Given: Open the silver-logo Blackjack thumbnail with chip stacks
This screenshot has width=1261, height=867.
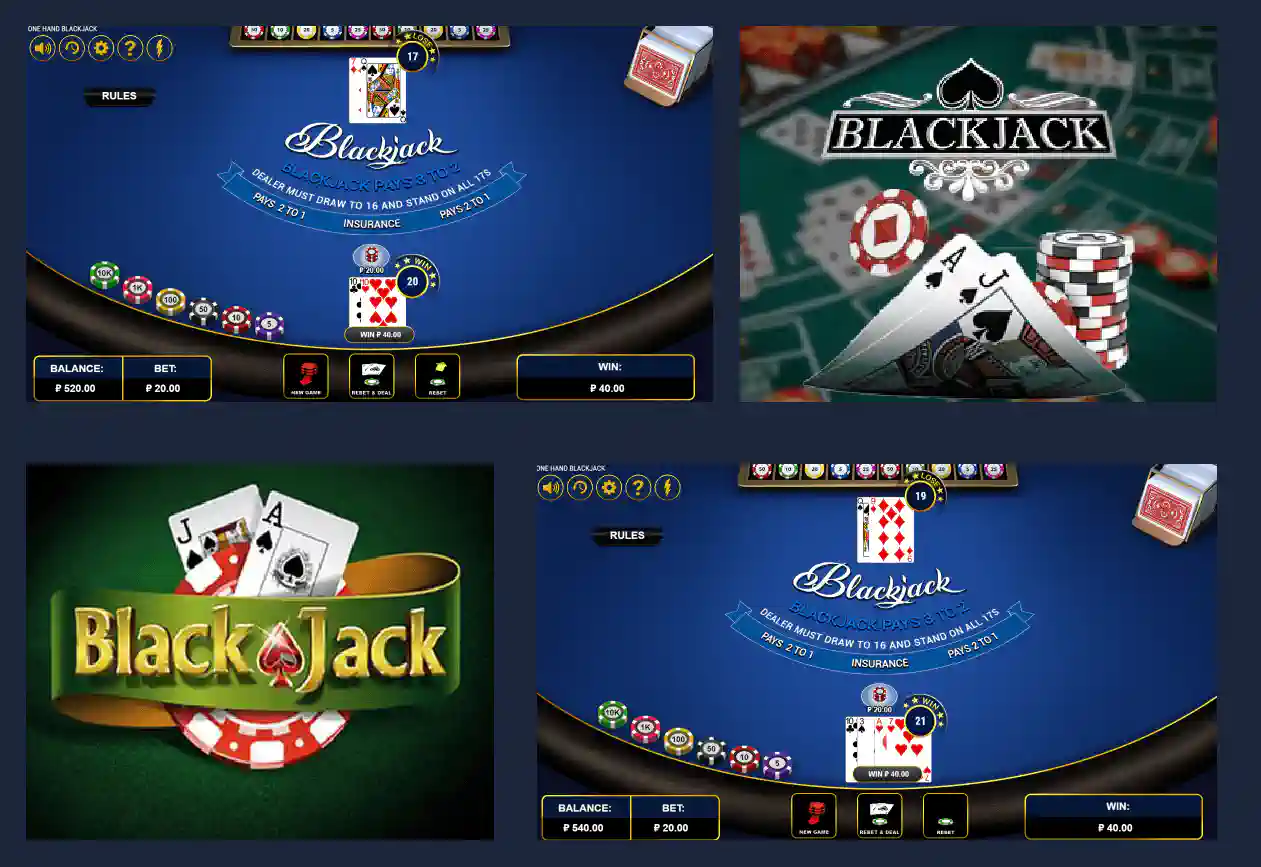Looking at the screenshot, I should pos(978,214).
